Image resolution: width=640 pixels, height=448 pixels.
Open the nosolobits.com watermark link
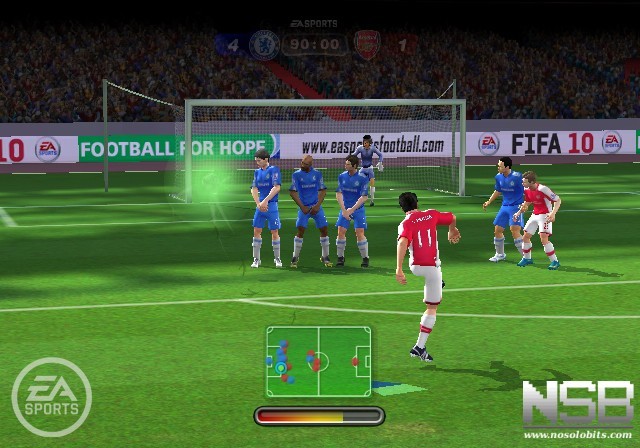[577, 436]
